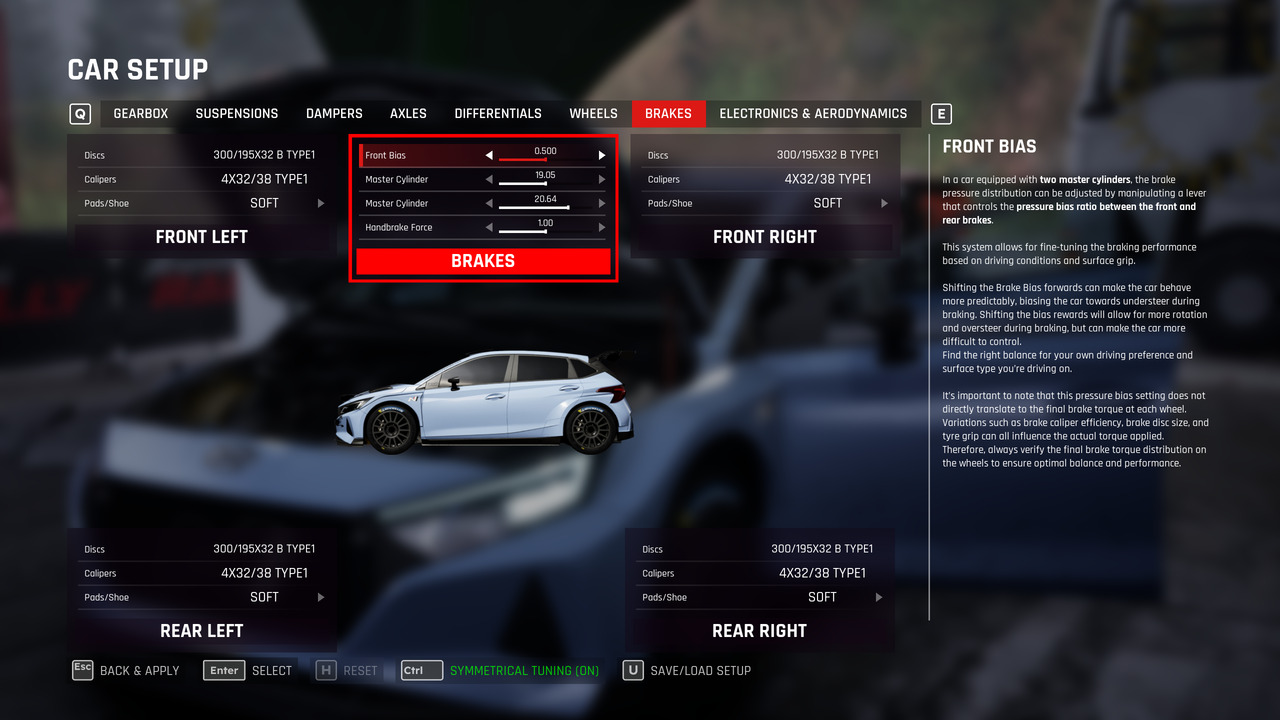
Task: Adjust the Handbrake Force slider
Action: pos(545,231)
